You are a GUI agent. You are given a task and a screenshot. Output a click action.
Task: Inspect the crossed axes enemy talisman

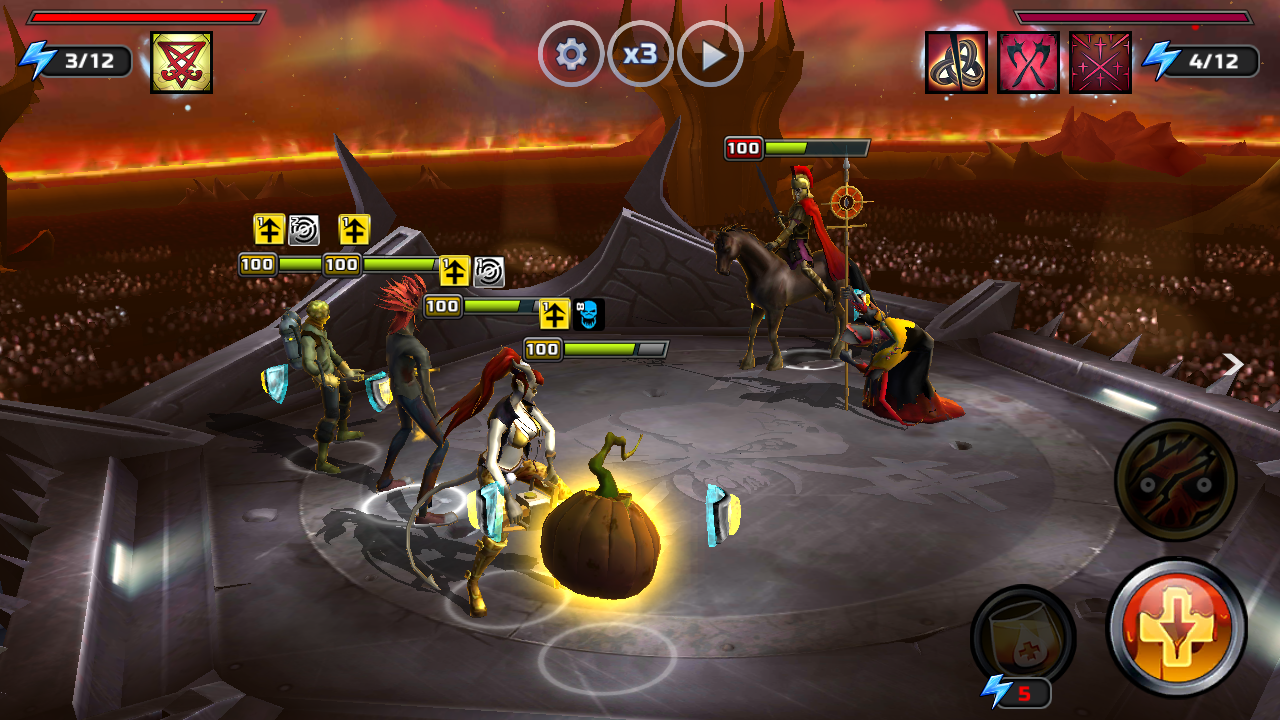1028,62
